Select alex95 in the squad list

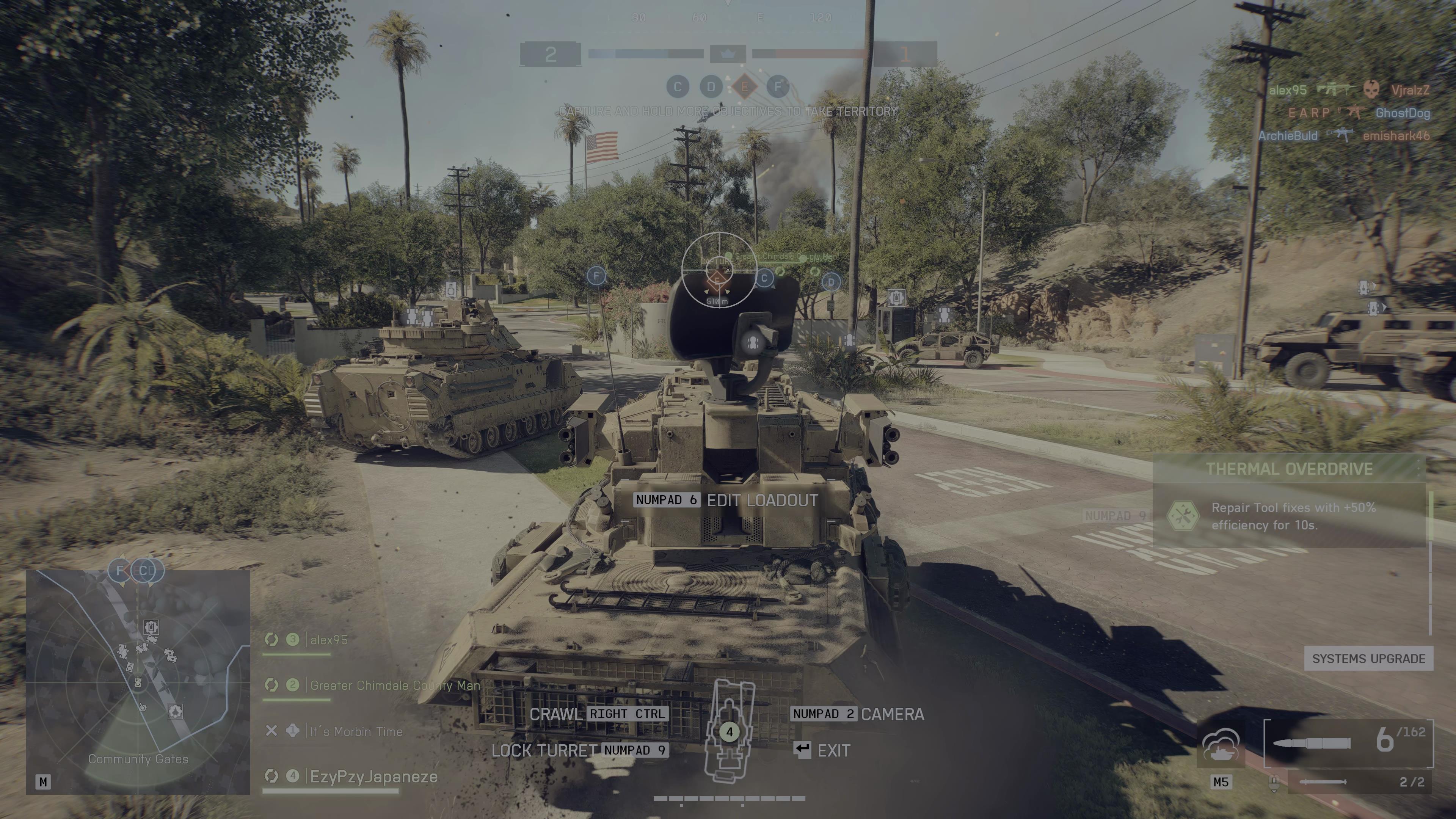click(x=329, y=640)
